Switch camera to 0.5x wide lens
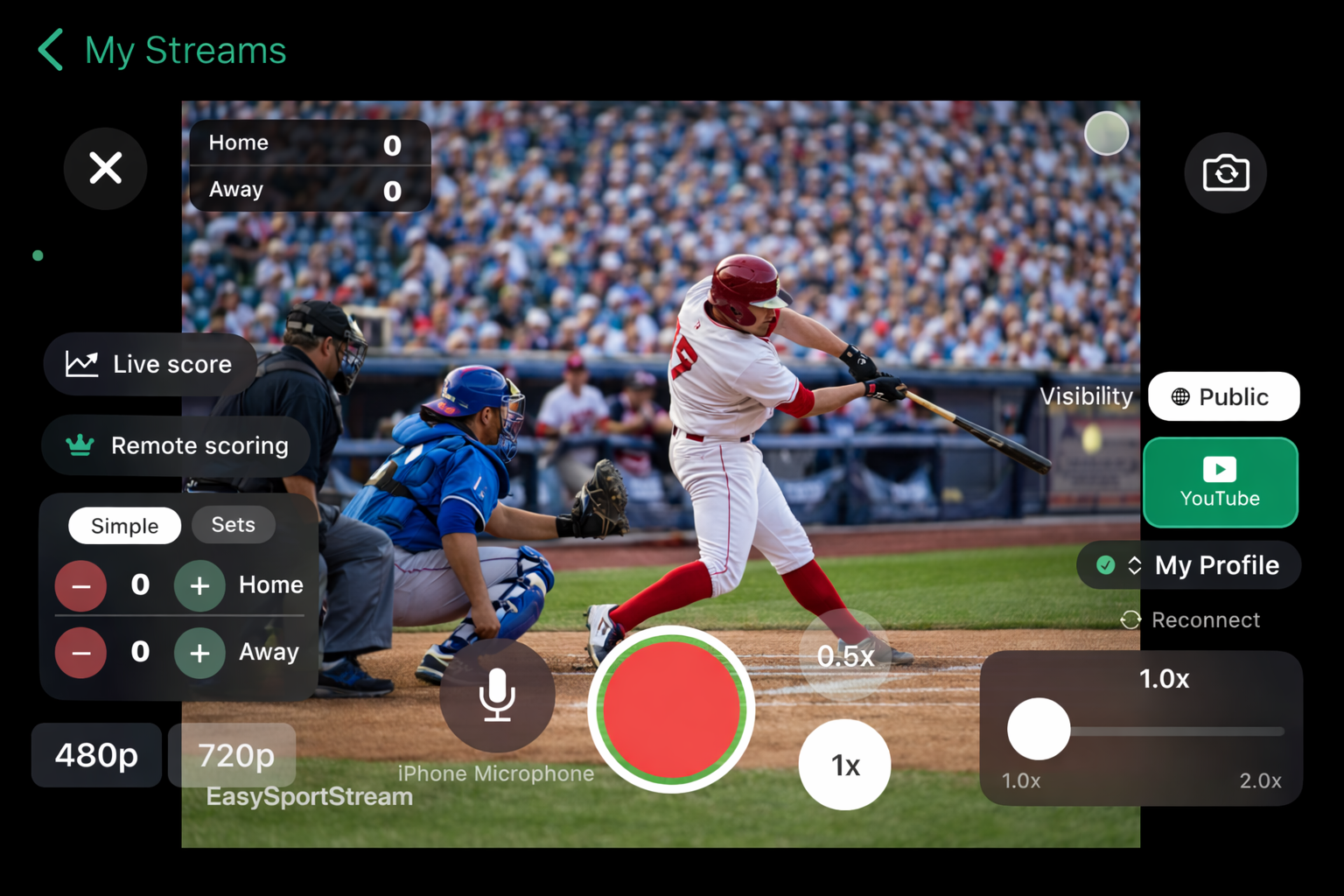The width and height of the screenshot is (1344, 896). [843, 655]
